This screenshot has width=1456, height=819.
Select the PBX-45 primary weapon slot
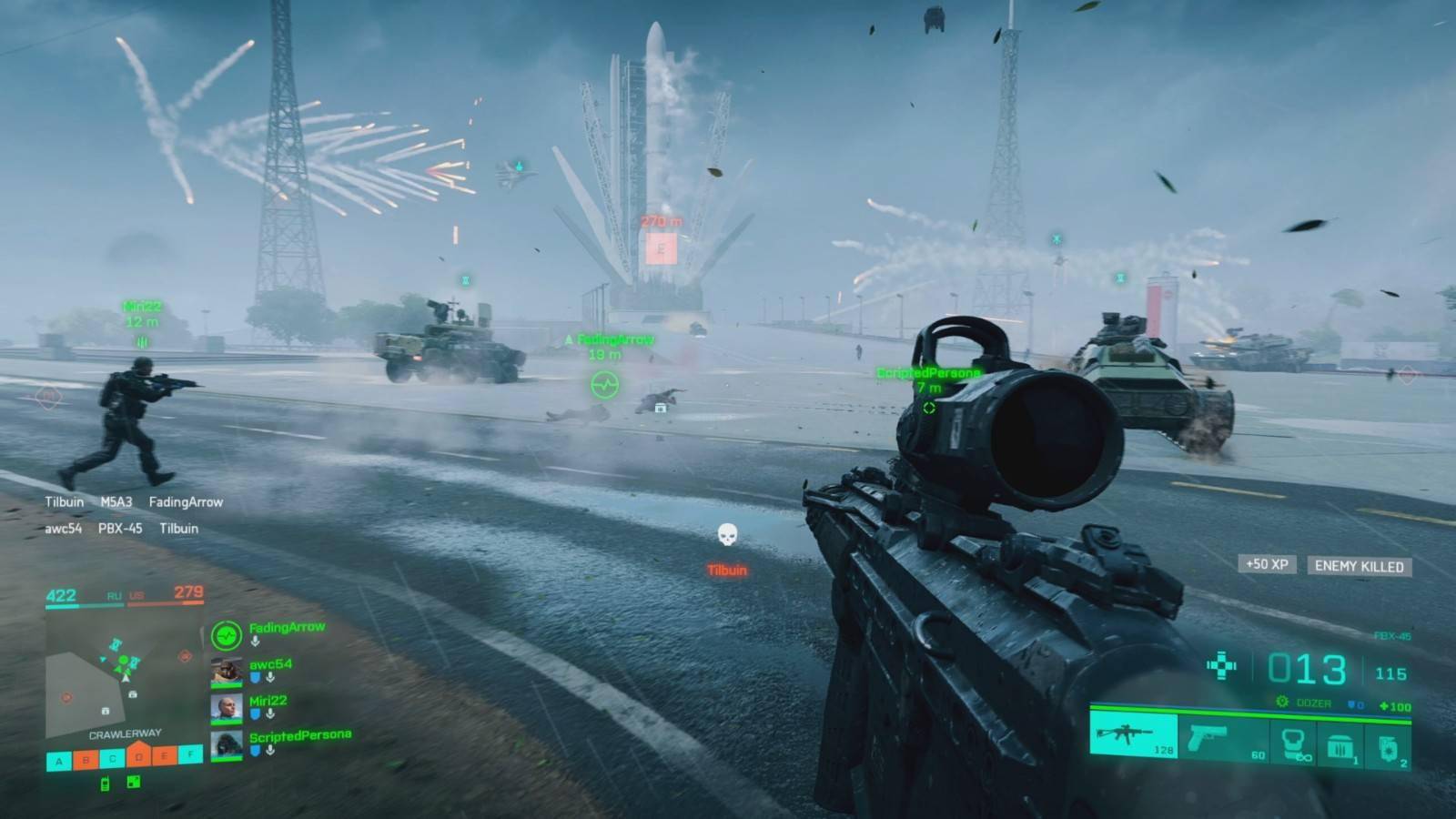1133,735
